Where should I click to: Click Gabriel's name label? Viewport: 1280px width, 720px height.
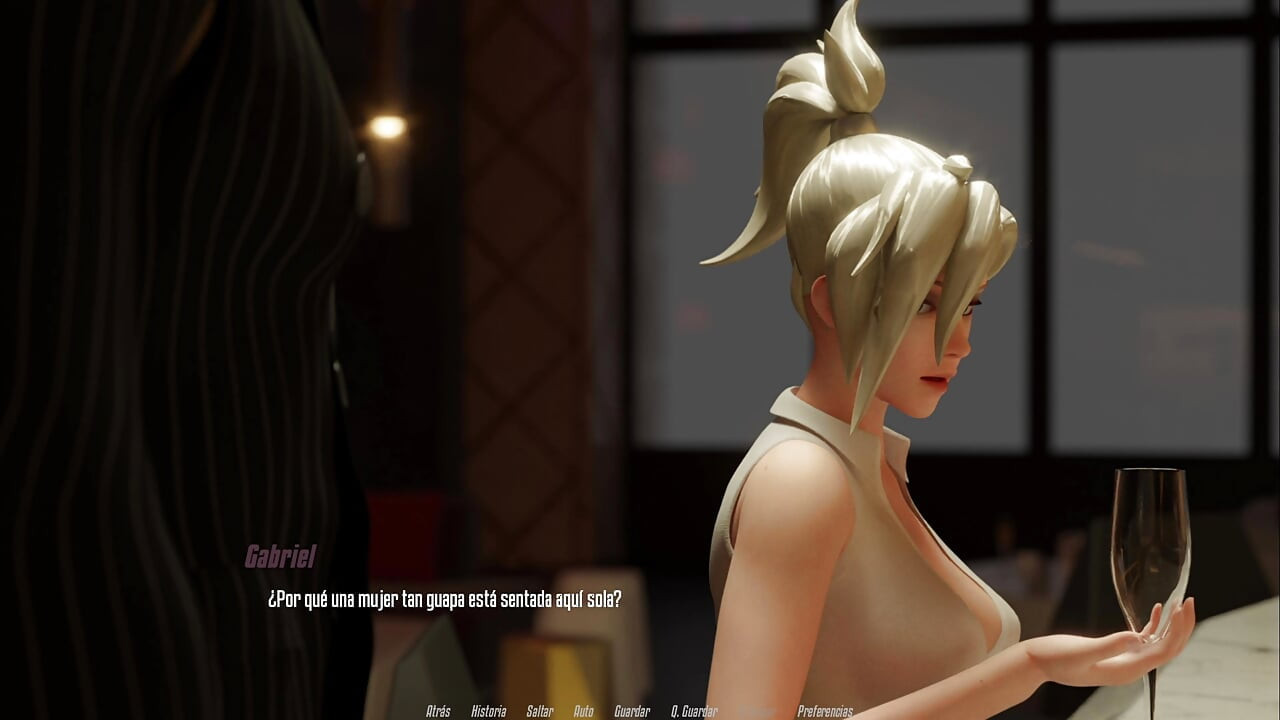[x=283, y=556]
